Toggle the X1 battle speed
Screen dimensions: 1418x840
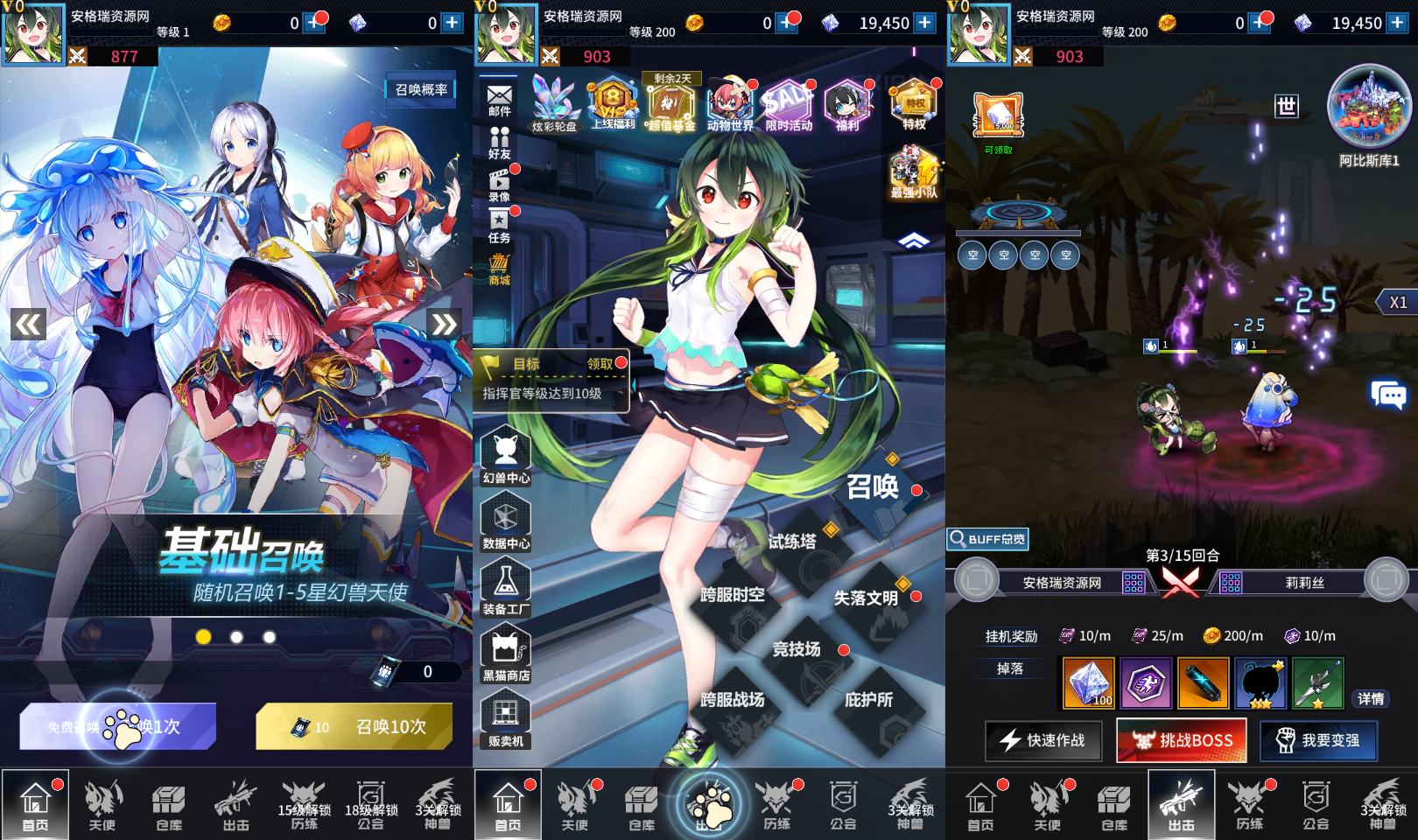pyautogui.click(x=1398, y=302)
